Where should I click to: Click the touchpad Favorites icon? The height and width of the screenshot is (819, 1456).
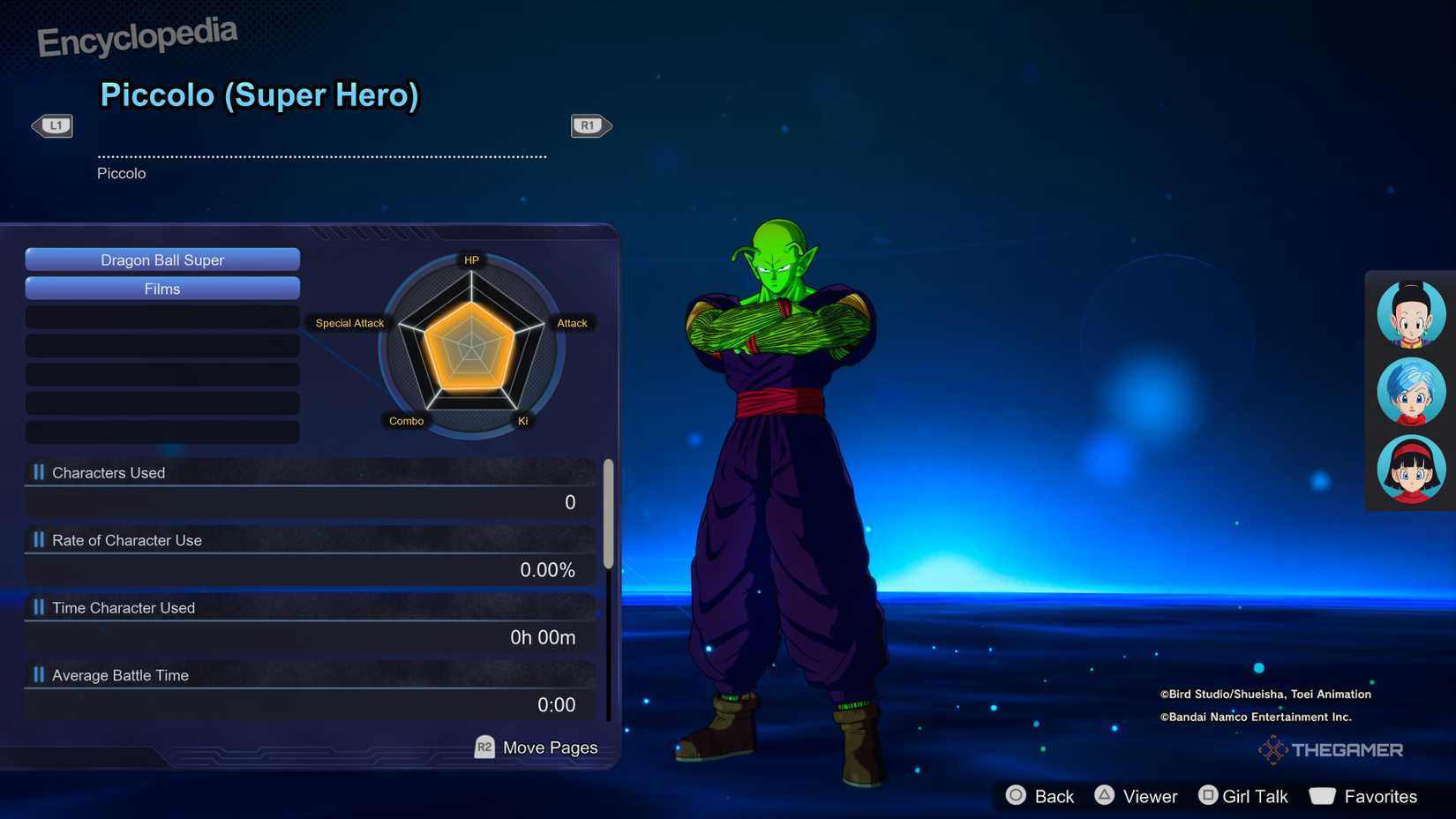(1323, 795)
